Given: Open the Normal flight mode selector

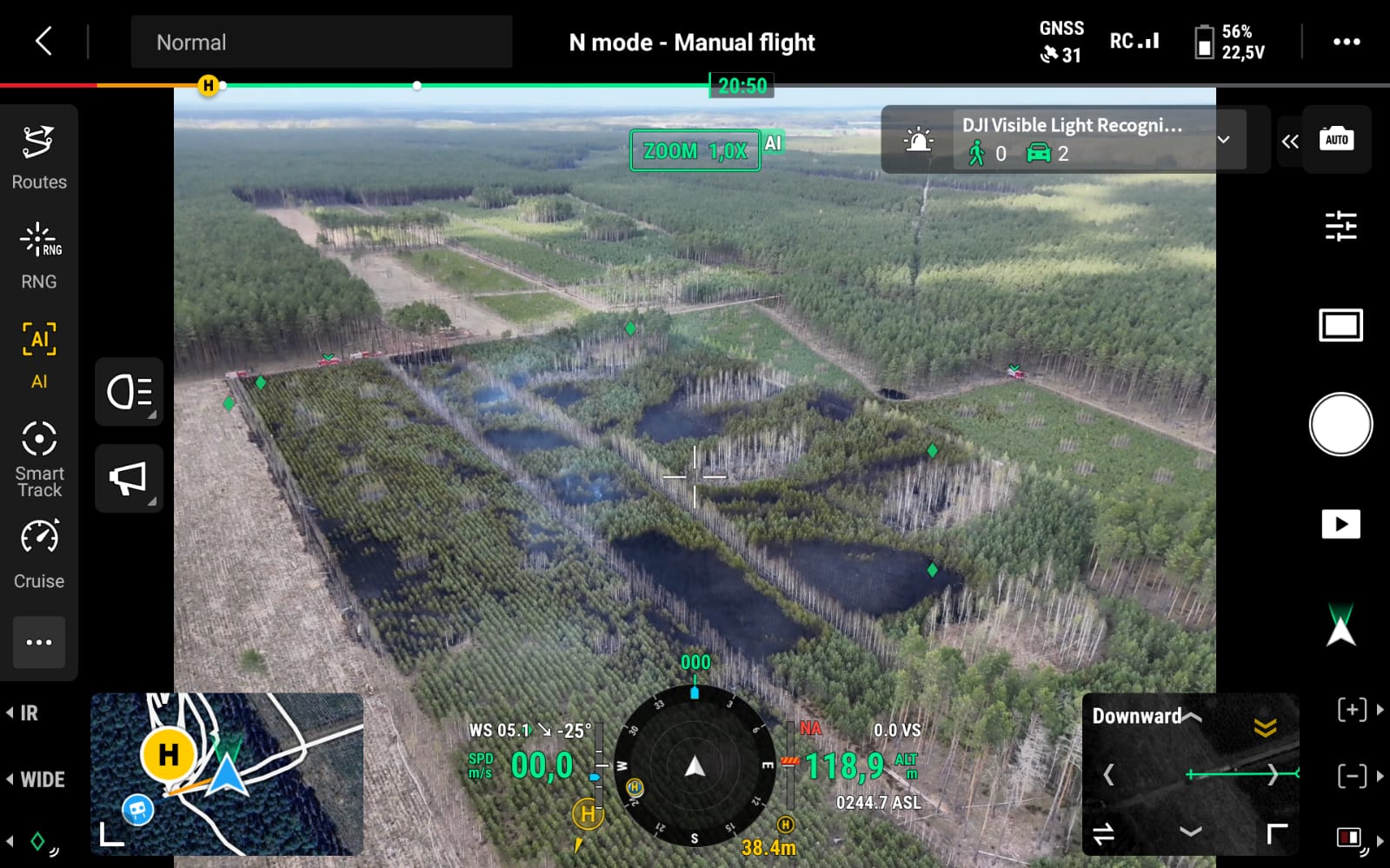Looking at the screenshot, I should pyautogui.click(x=321, y=42).
